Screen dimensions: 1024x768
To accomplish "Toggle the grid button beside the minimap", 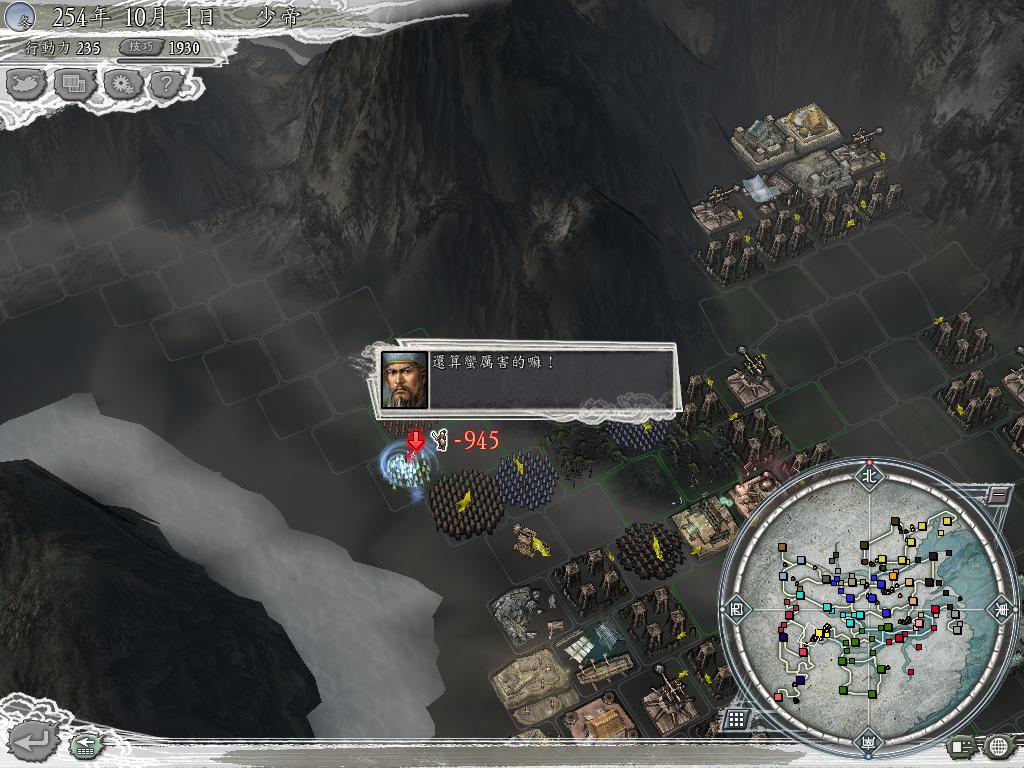I will point(736,718).
